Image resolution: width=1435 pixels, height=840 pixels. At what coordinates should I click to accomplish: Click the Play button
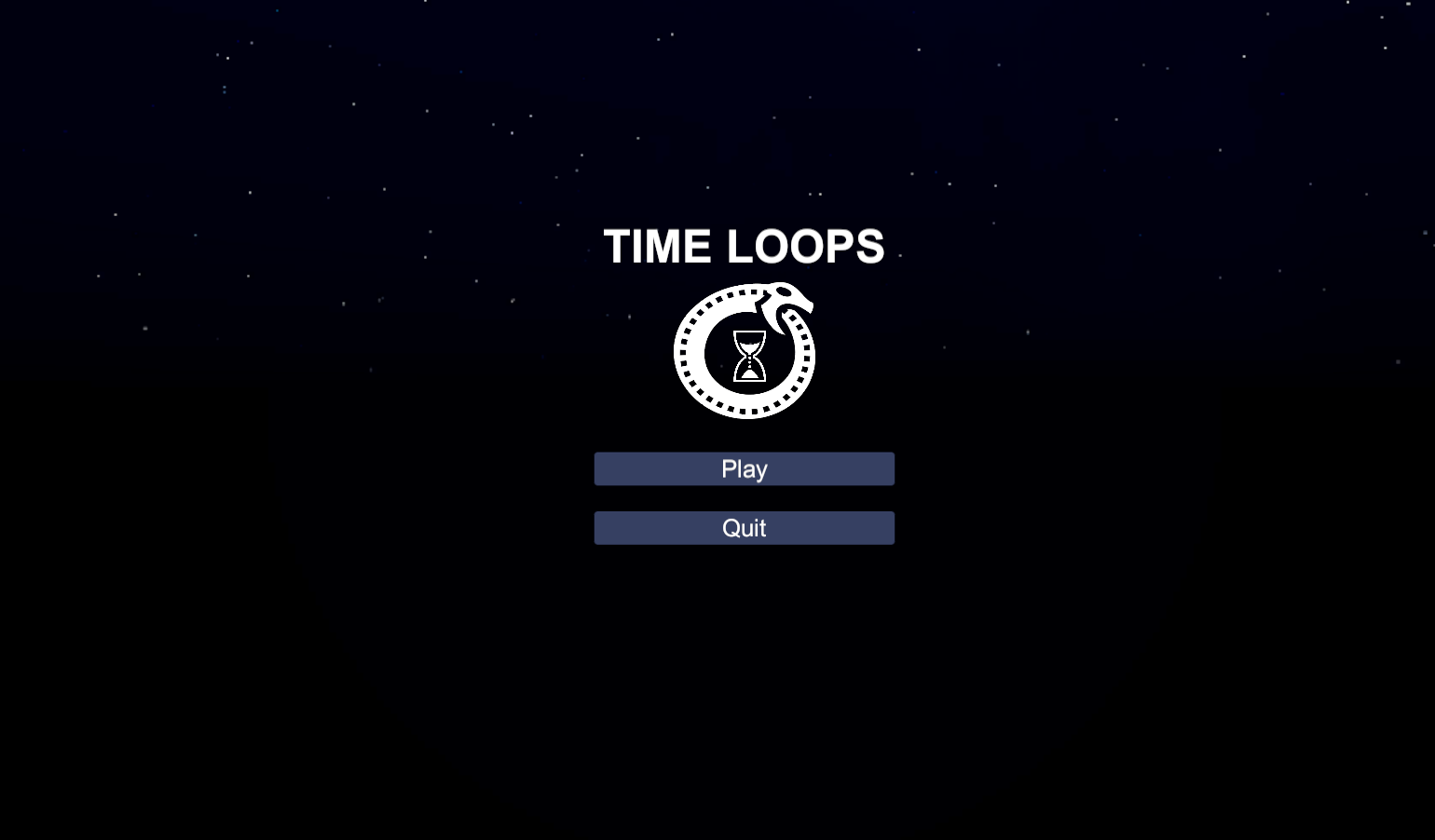click(x=744, y=468)
